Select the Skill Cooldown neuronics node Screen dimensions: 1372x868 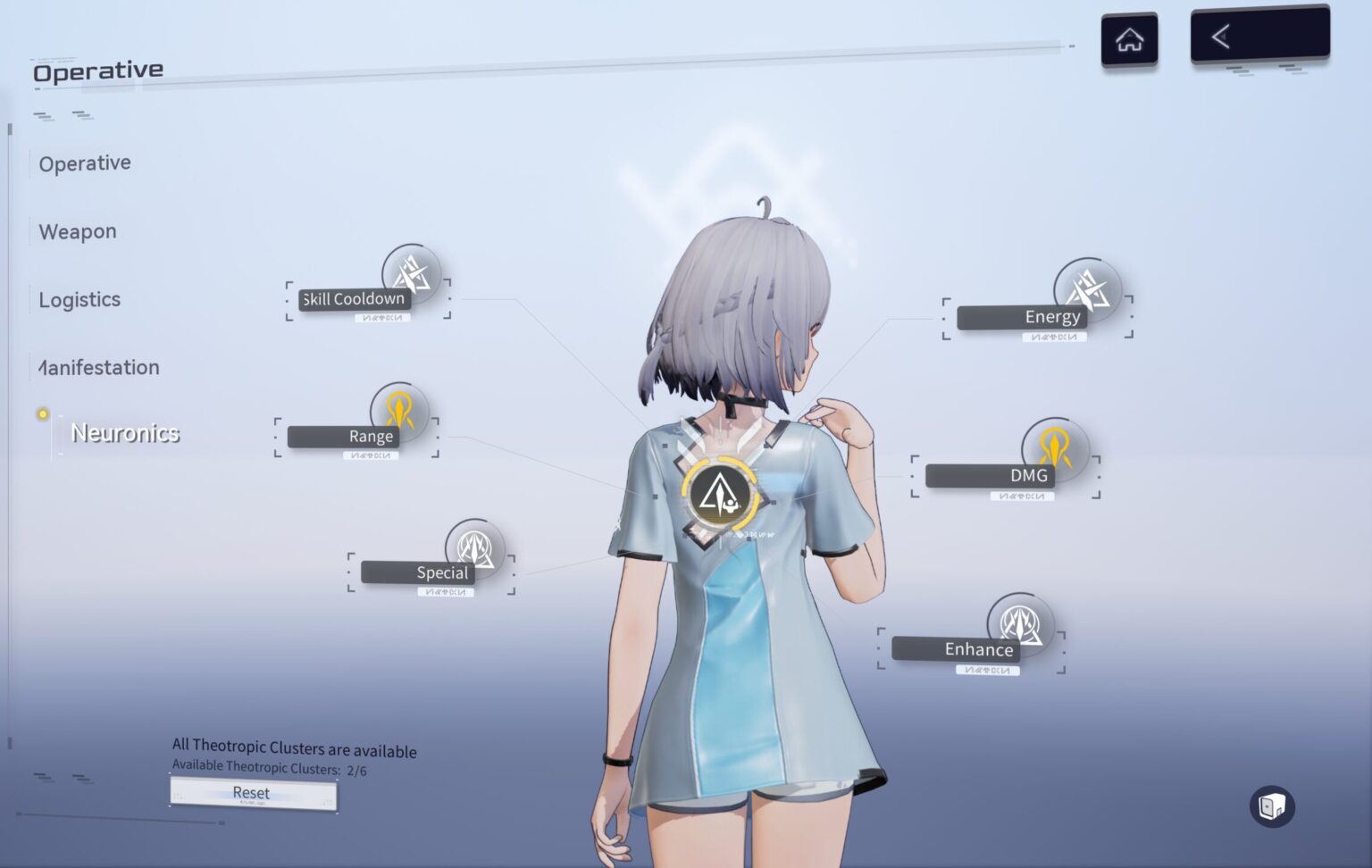coord(411,273)
